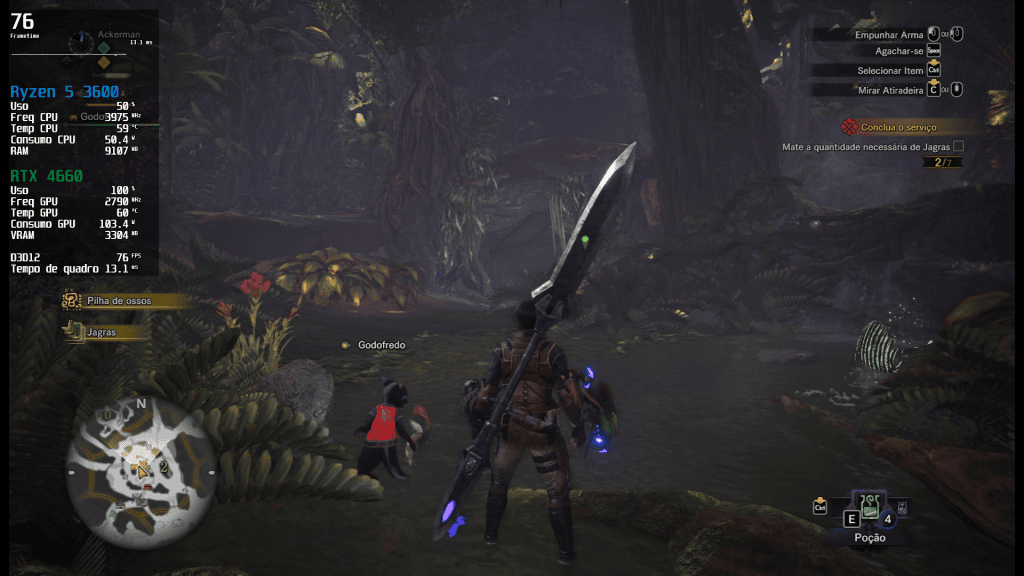Click the circular minimap
1024x576 pixels.
(140, 470)
